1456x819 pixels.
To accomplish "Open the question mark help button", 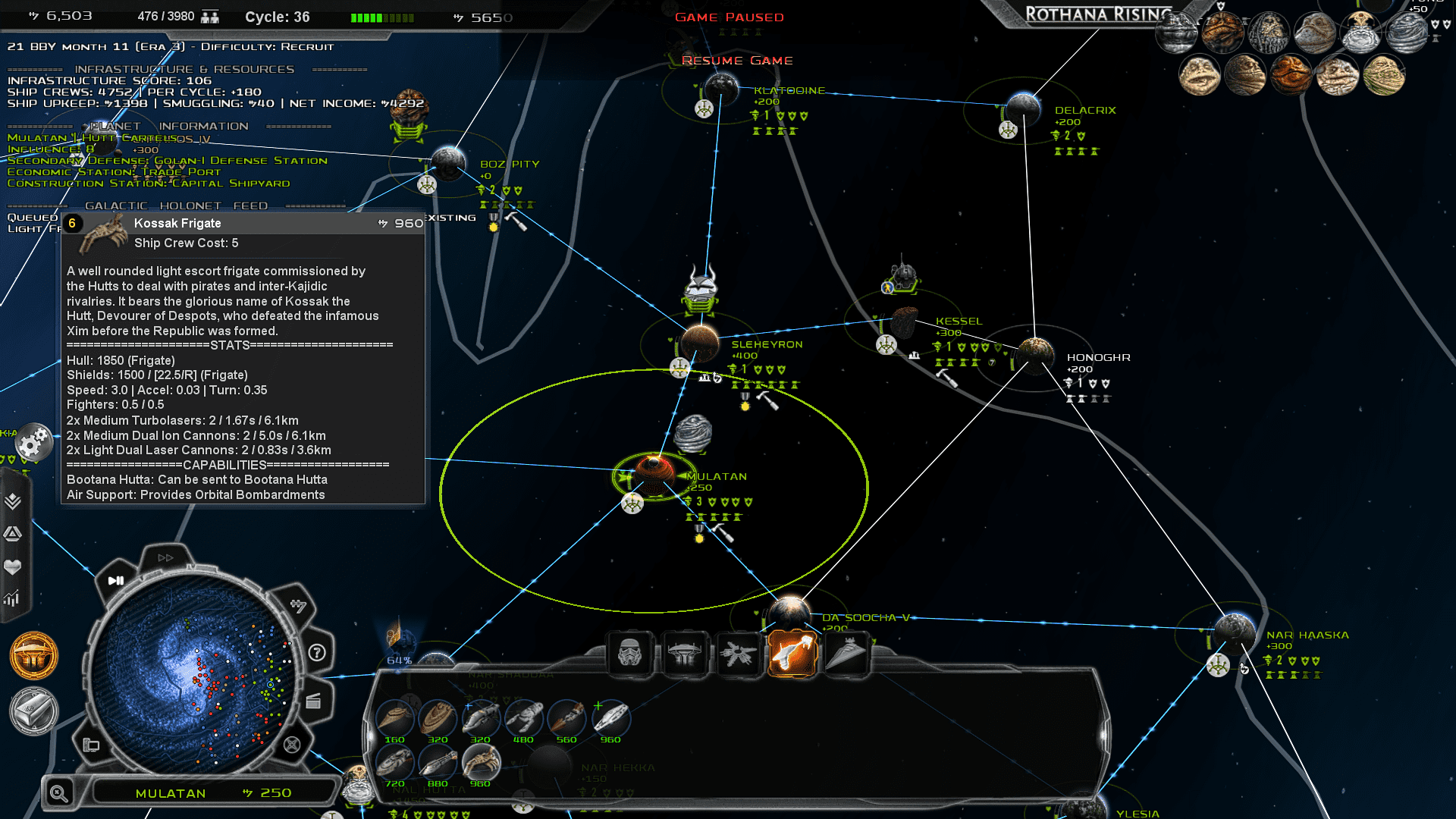I will pyautogui.click(x=317, y=652).
